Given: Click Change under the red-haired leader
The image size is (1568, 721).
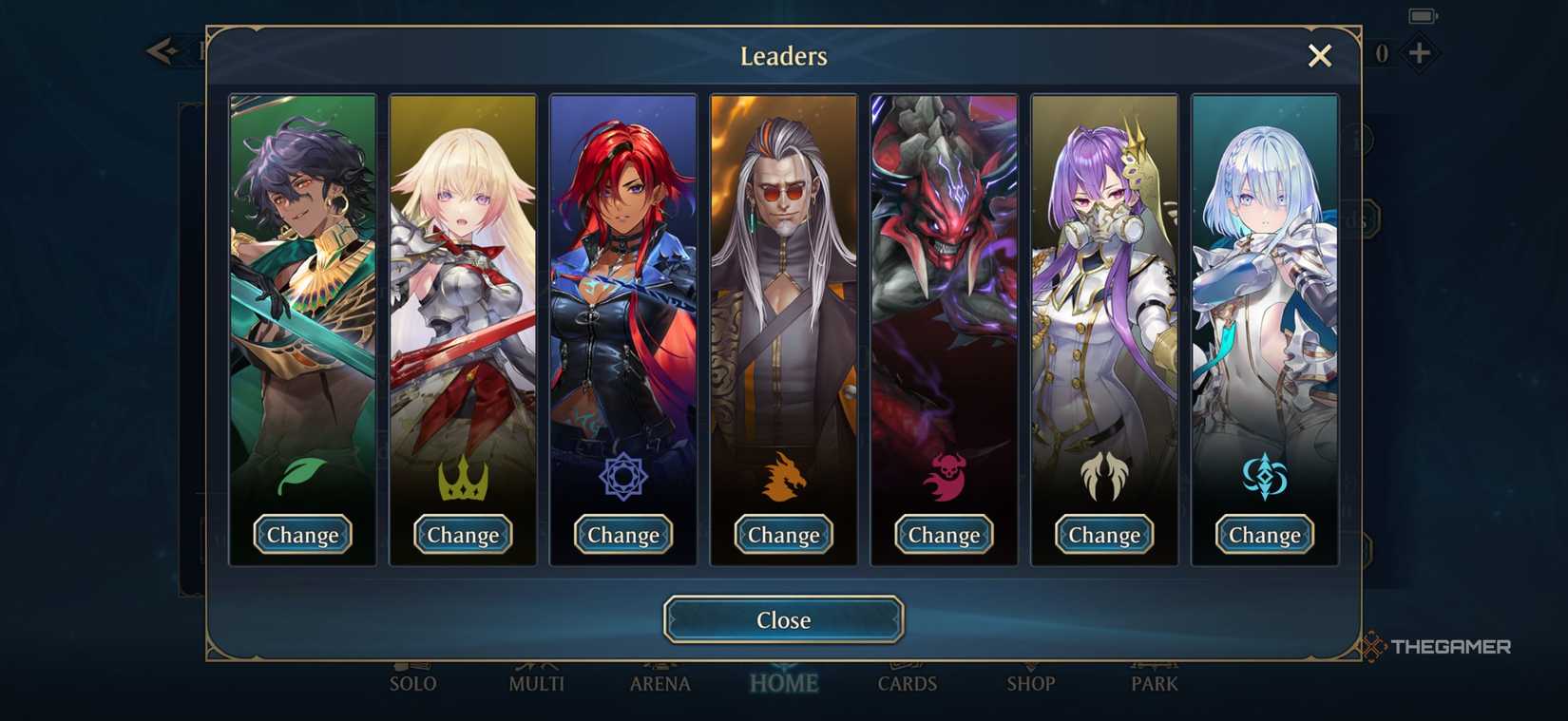Looking at the screenshot, I should coord(622,535).
